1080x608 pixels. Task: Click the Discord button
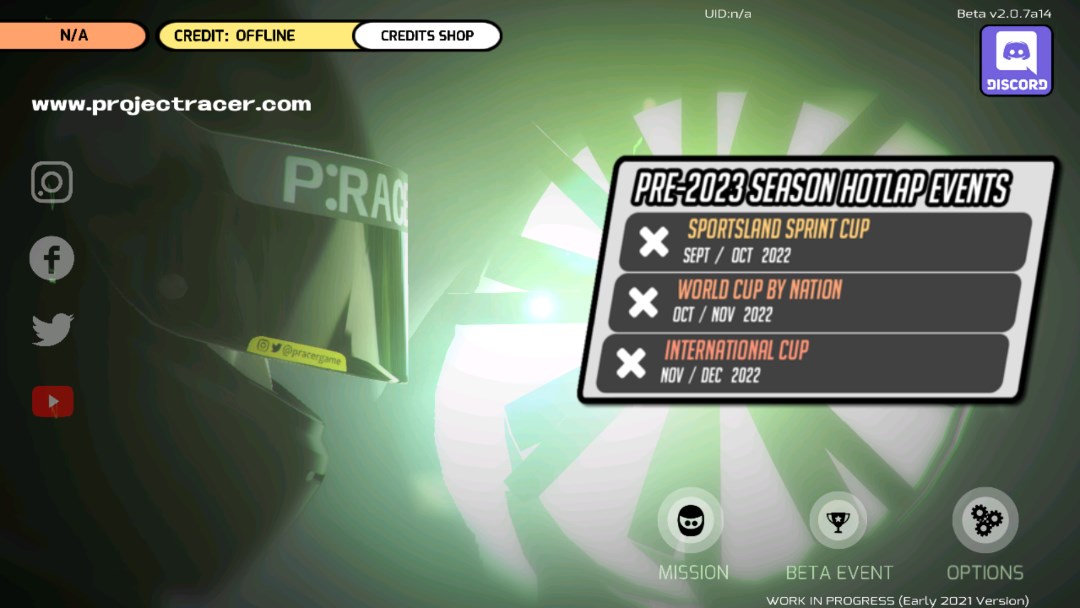pos(1016,60)
